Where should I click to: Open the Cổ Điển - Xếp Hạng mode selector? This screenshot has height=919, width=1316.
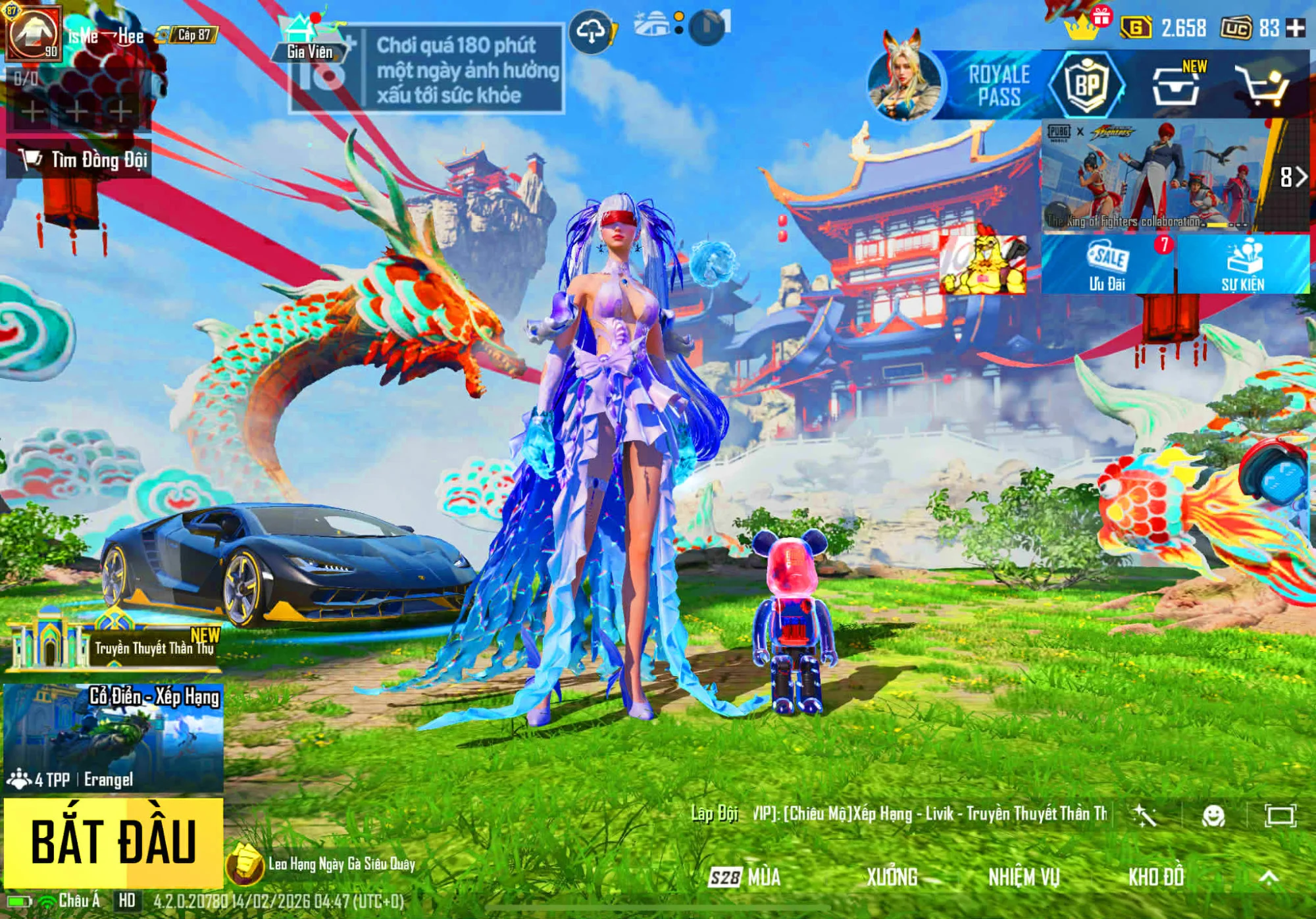click(113, 737)
